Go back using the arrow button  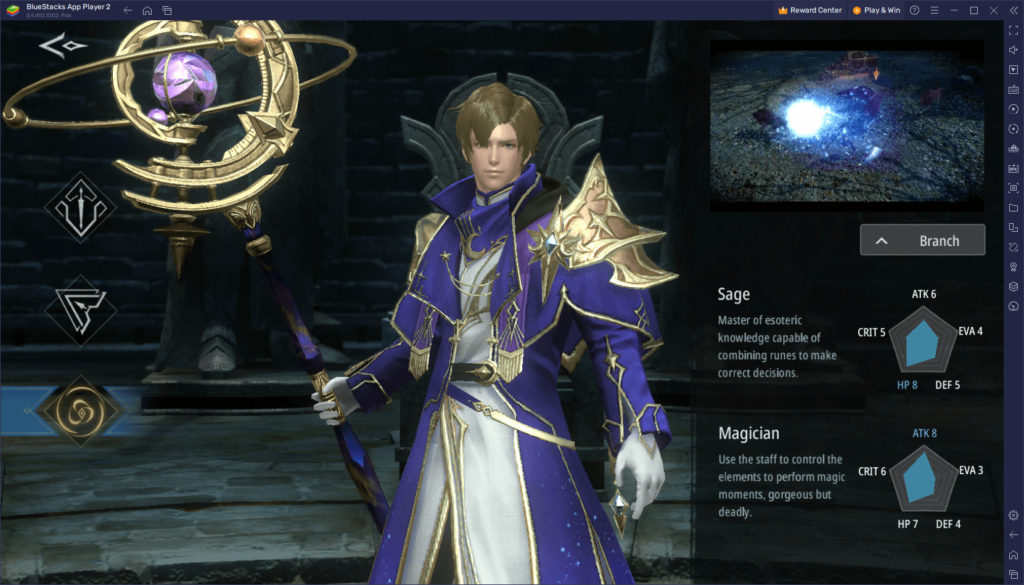[63, 46]
